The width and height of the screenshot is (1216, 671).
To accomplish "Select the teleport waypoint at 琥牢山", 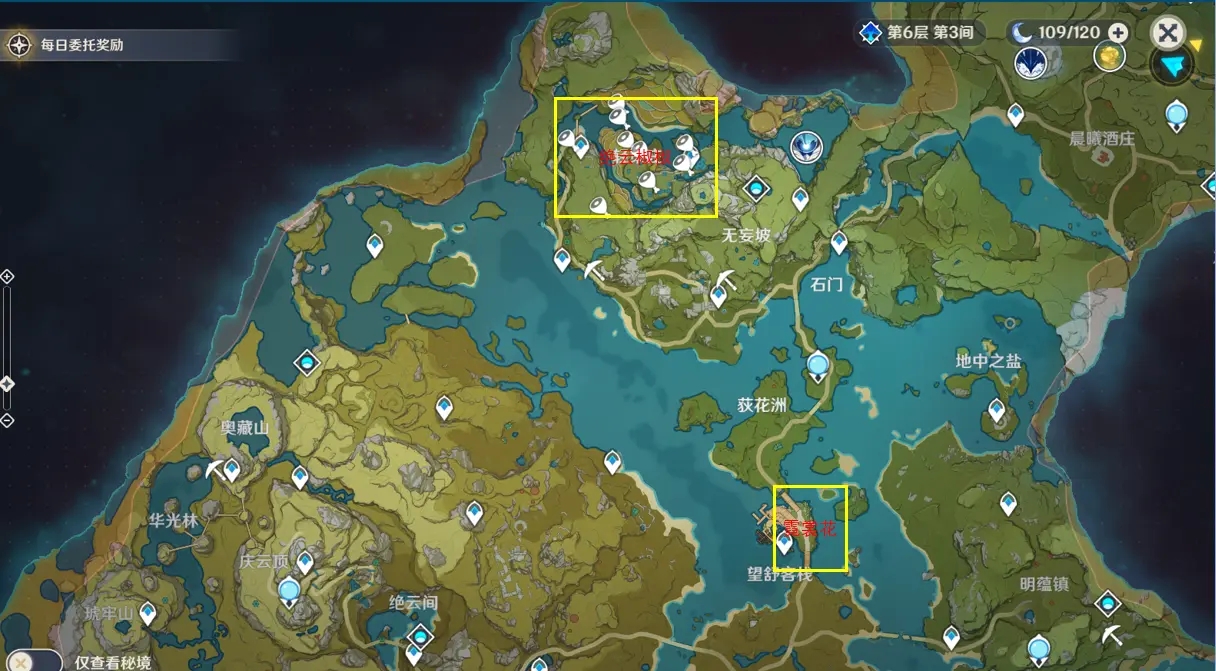I will tap(148, 611).
